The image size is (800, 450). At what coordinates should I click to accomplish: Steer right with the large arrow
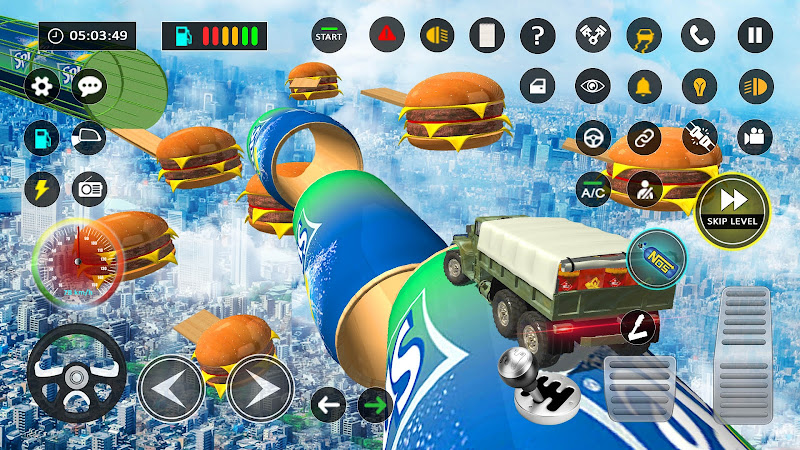(260, 387)
